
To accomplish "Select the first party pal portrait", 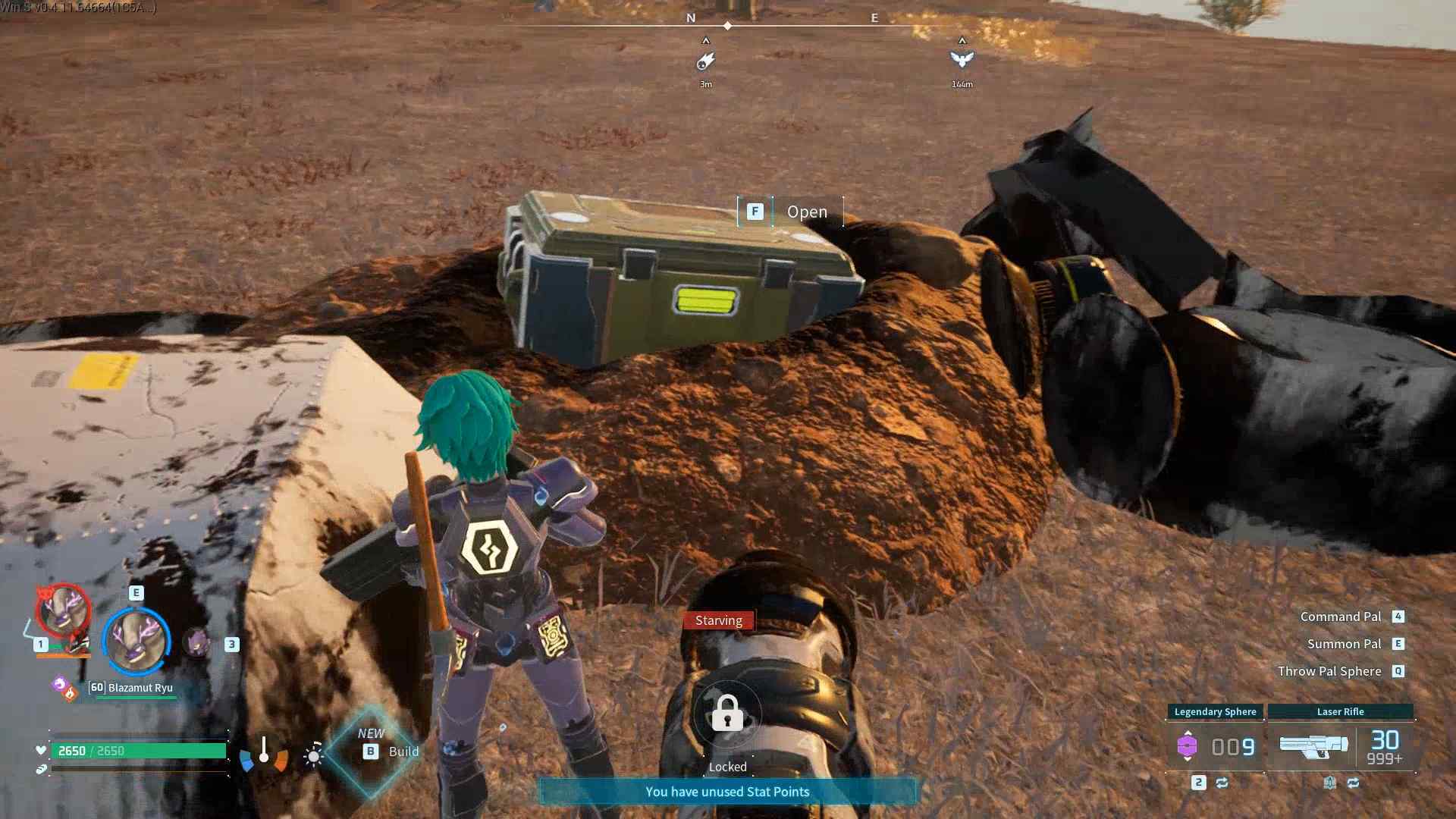I will point(63,611).
